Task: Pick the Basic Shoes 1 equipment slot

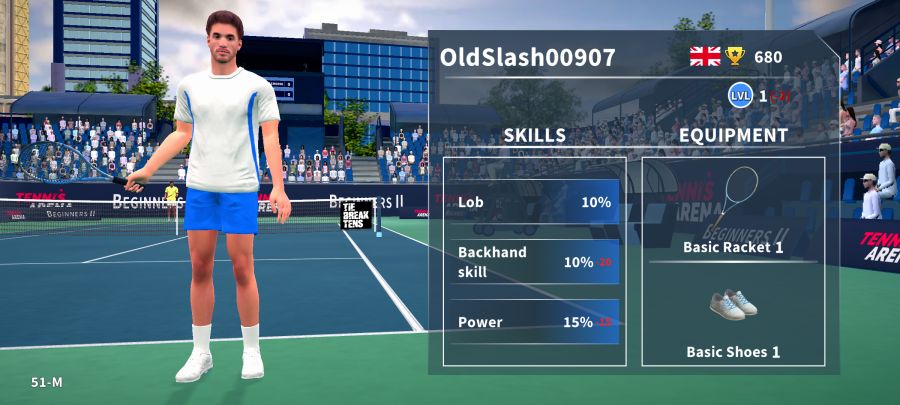Action: click(733, 316)
